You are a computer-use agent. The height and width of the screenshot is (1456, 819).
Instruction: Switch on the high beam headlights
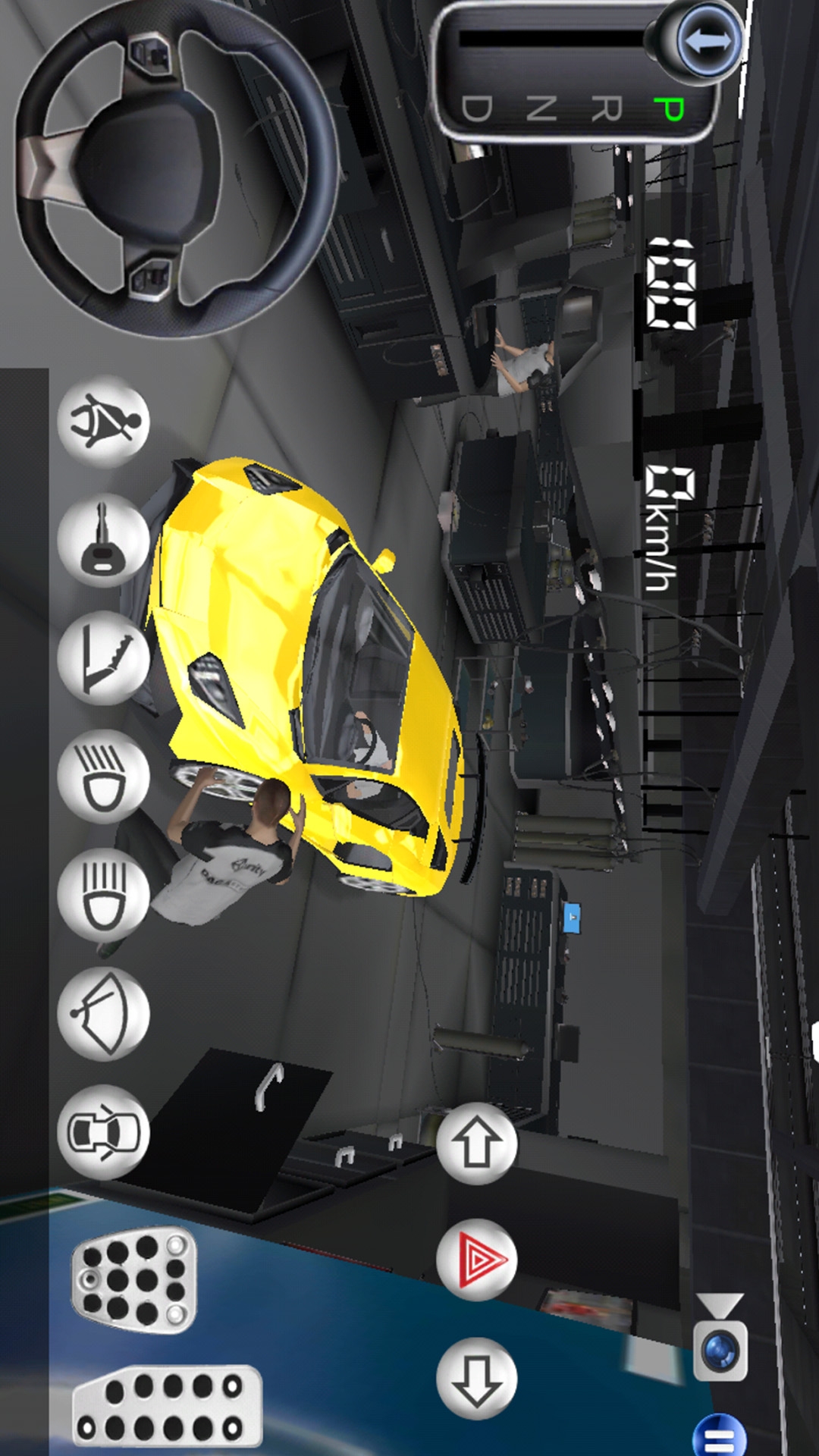(104, 895)
